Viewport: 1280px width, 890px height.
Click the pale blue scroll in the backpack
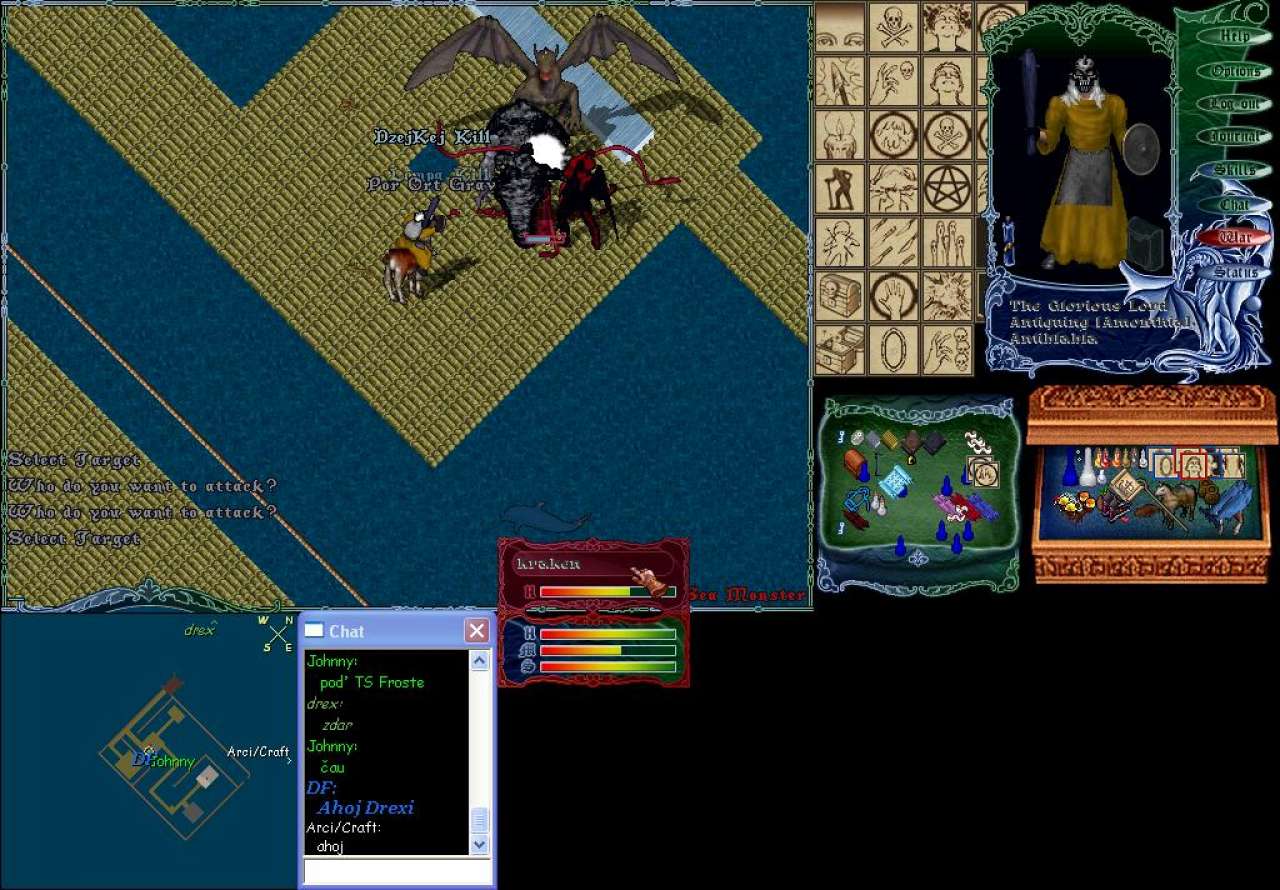(895, 481)
